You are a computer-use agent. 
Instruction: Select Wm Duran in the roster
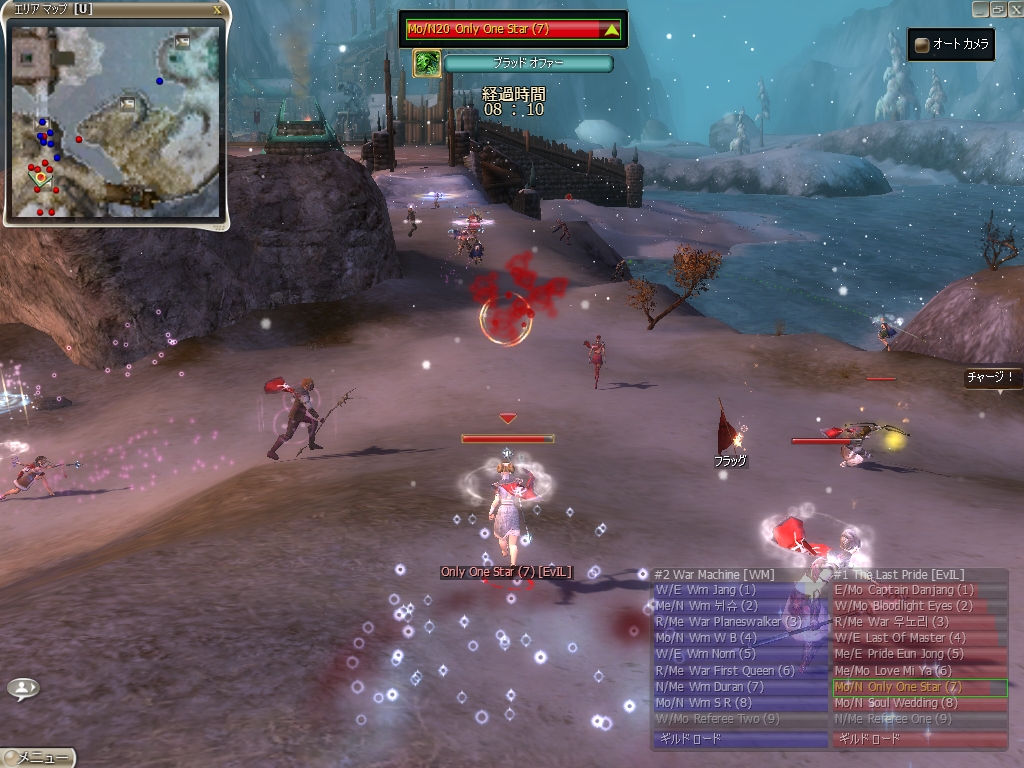[x=739, y=687]
